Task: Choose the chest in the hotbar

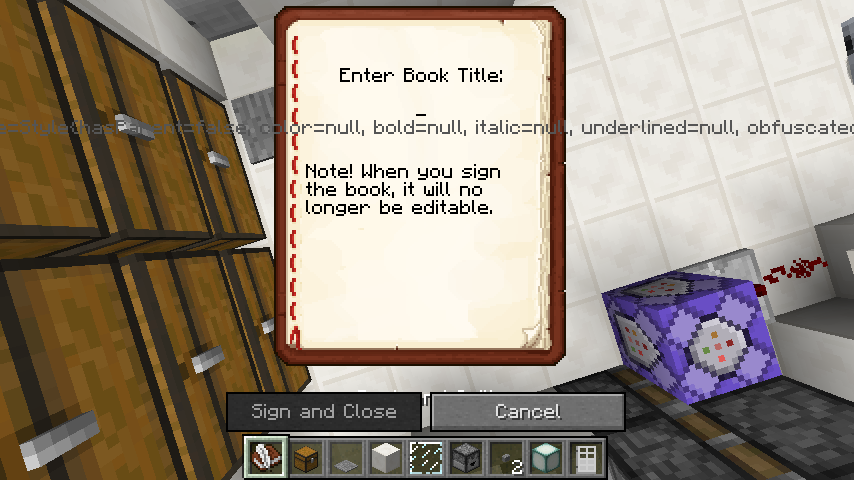Action: [305, 459]
